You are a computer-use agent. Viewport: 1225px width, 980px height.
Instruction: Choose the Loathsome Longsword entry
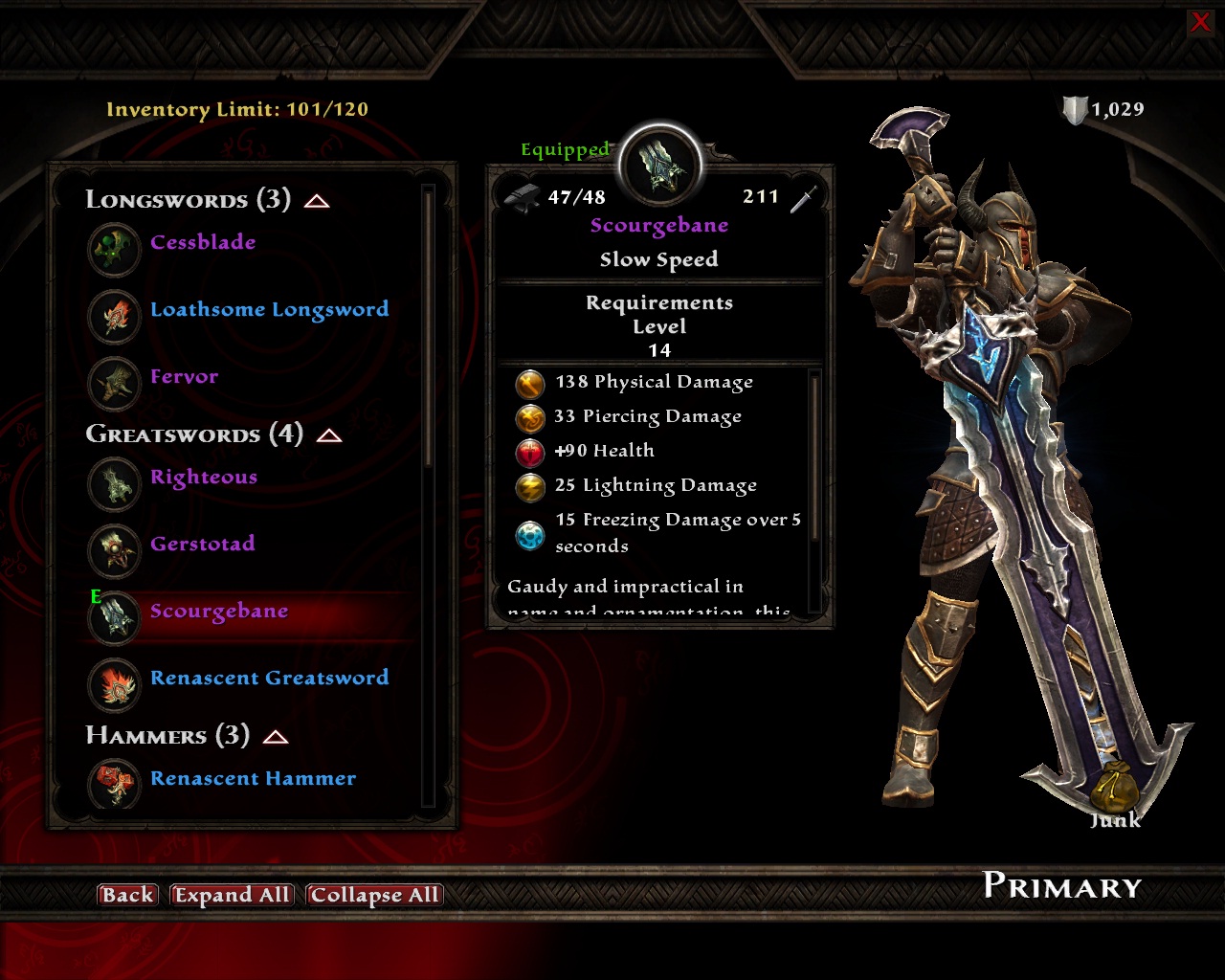[x=269, y=310]
